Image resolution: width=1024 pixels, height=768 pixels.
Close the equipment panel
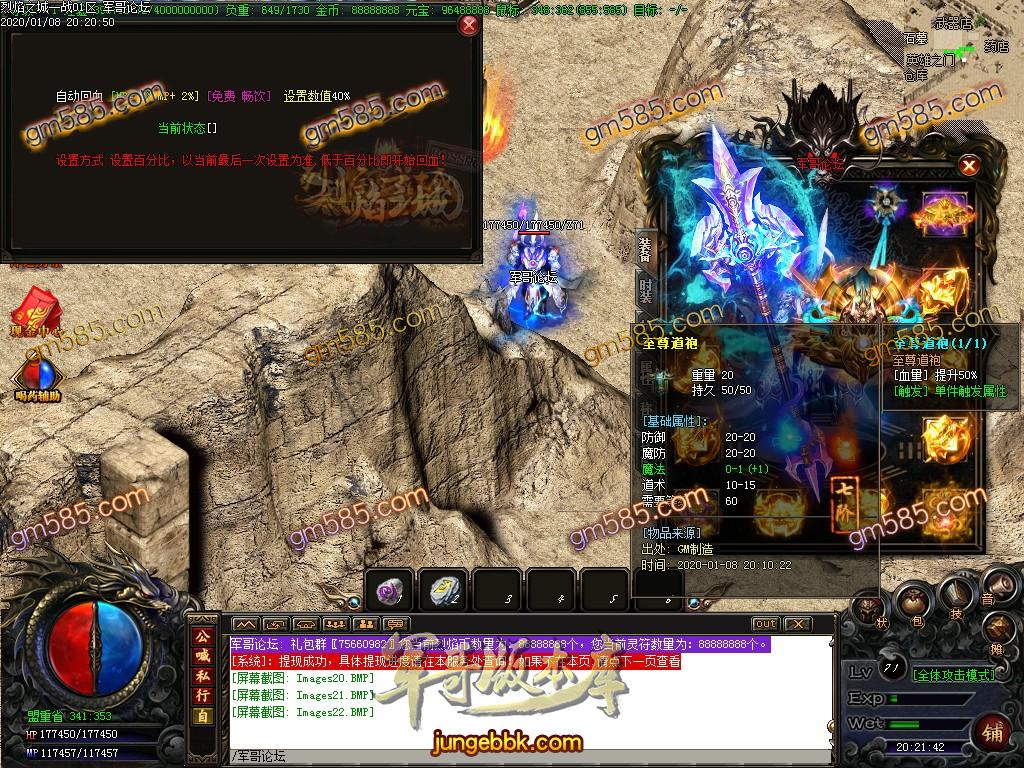[x=968, y=166]
